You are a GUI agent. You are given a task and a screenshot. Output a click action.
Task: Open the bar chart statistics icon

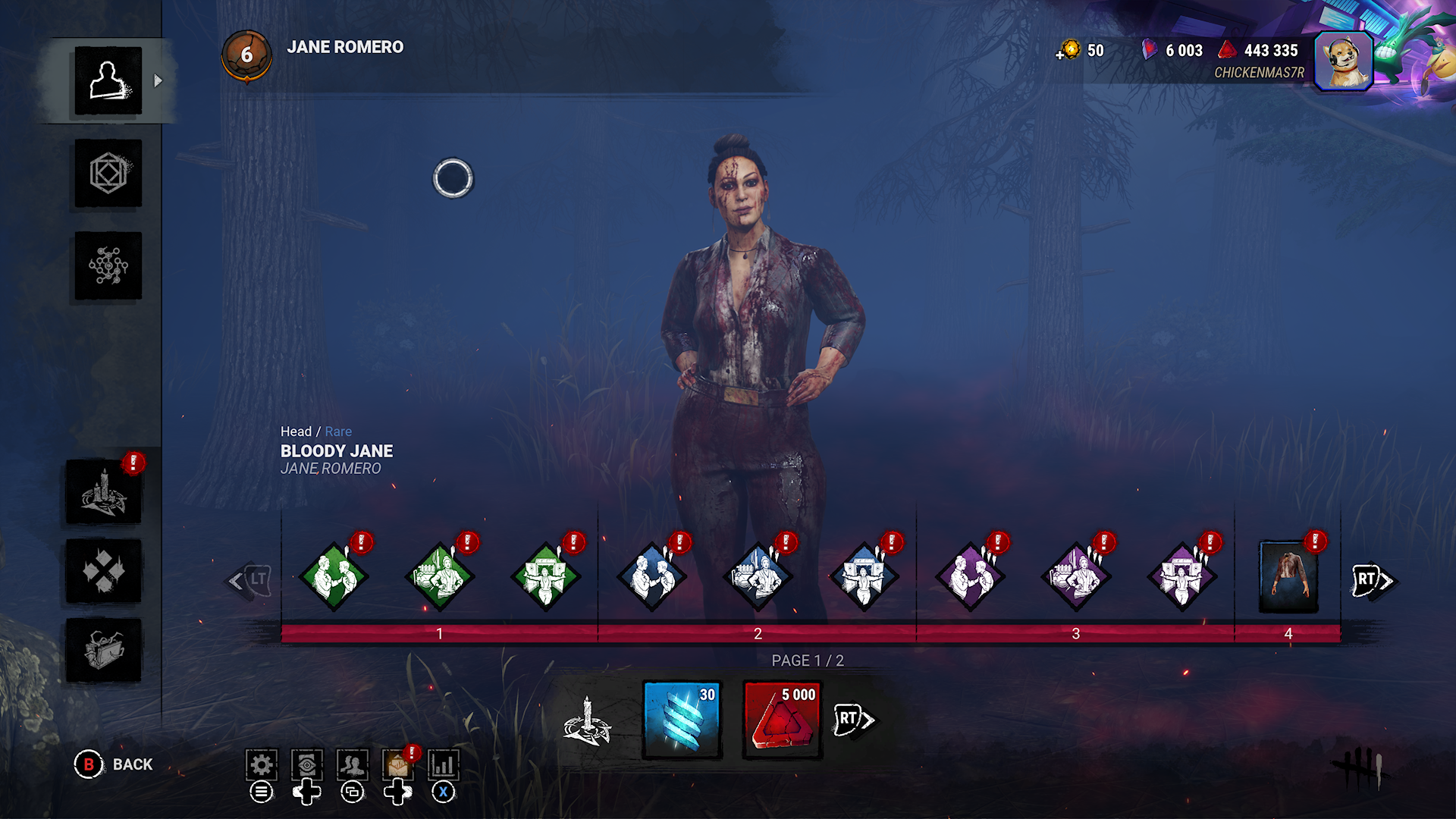coord(444,765)
